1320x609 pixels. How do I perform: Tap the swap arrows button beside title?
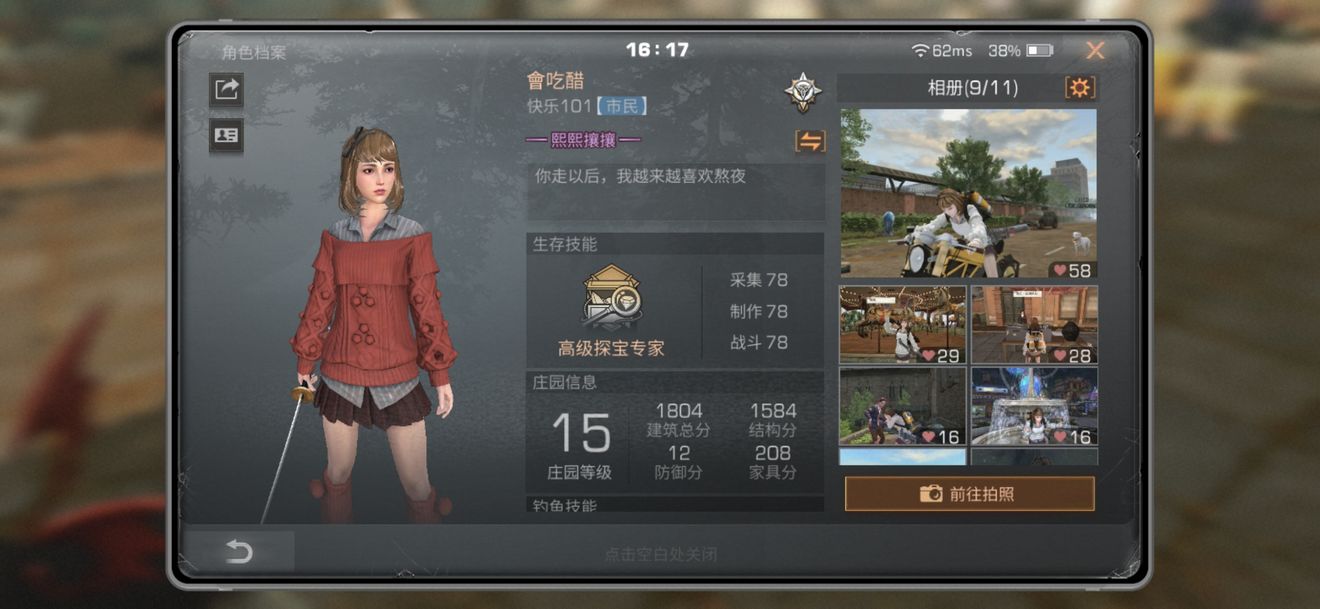809,141
